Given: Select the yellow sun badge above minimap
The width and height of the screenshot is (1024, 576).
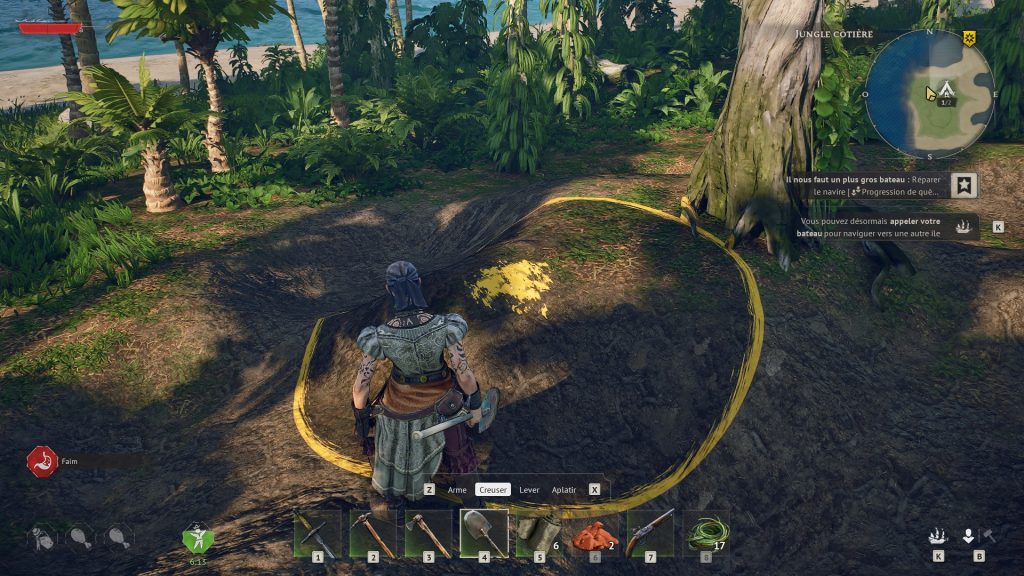Looking at the screenshot, I should click(x=969, y=38).
